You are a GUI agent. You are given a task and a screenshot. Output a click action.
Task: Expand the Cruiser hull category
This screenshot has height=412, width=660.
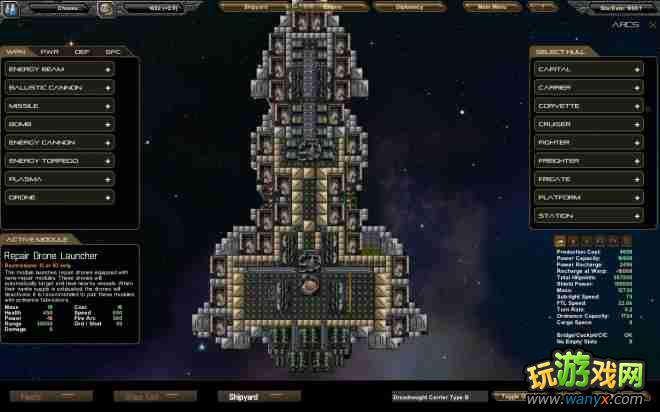[587, 124]
